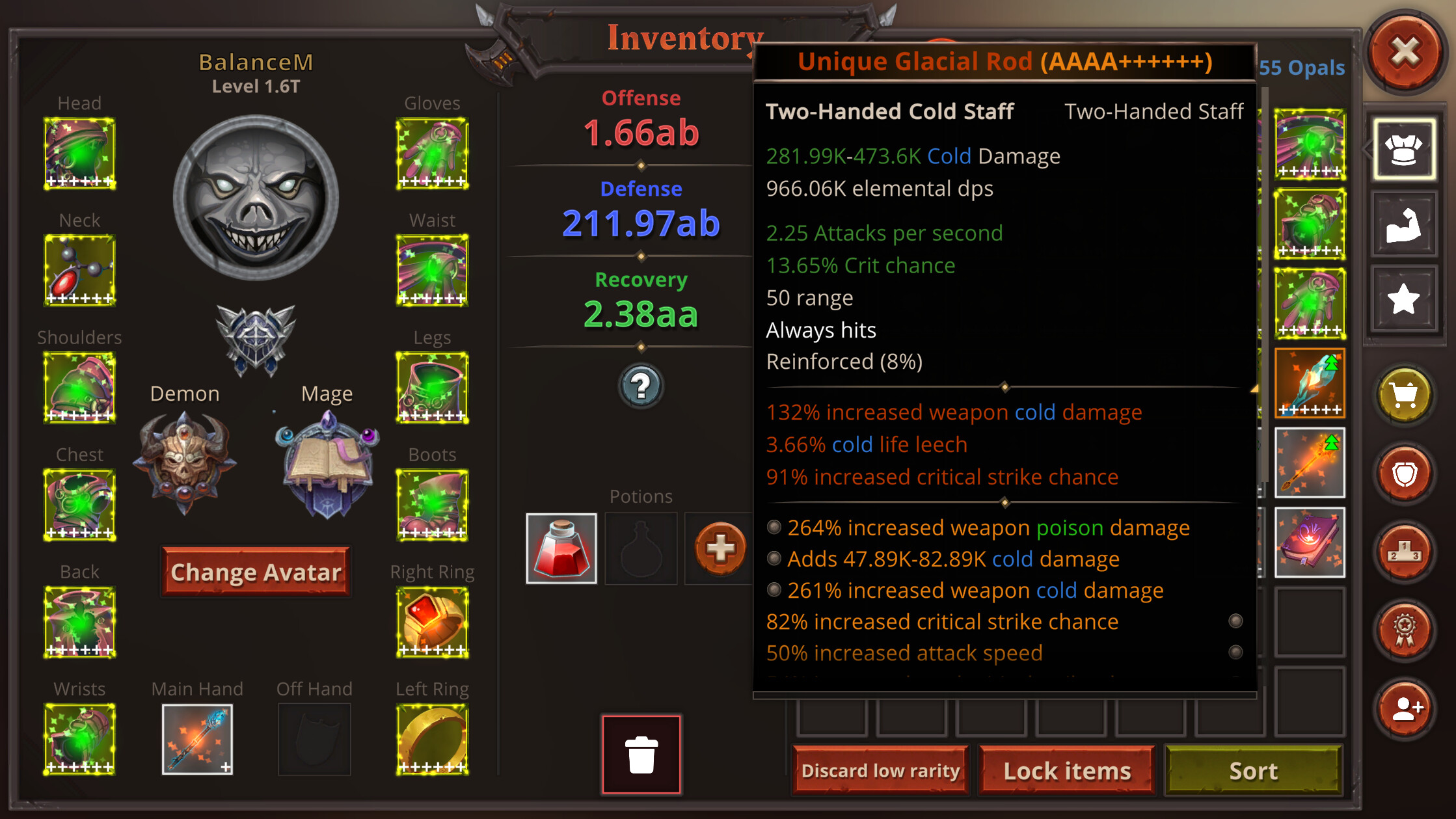1456x819 pixels.
Task: Select the star tab icon in the sidebar
Action: click(1403, 299)
